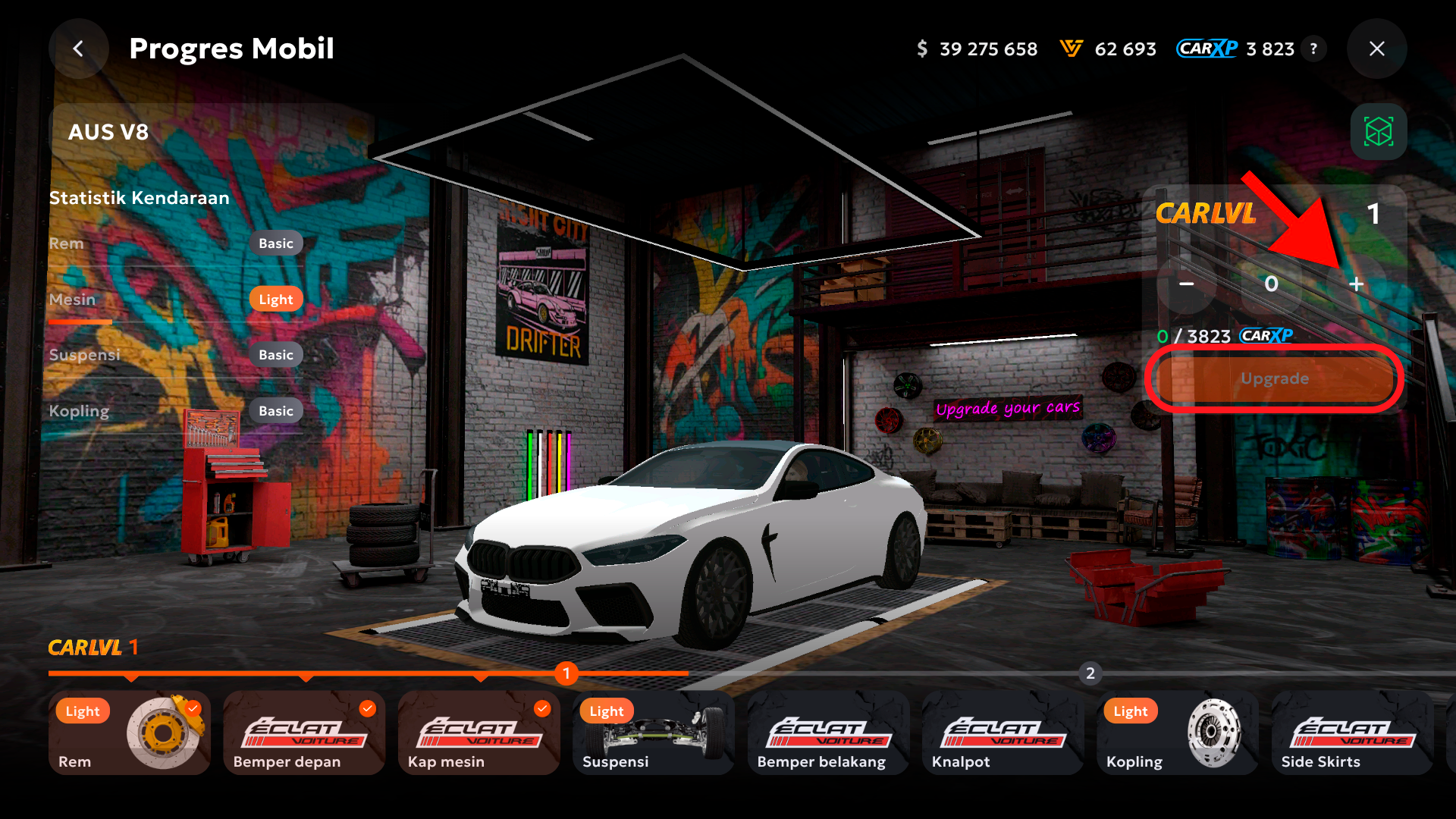Image resolution: width=1456 pixels, height=819 pixels.
Task: Open the Bemper belakang part card
Action: [x=827, y=733]
